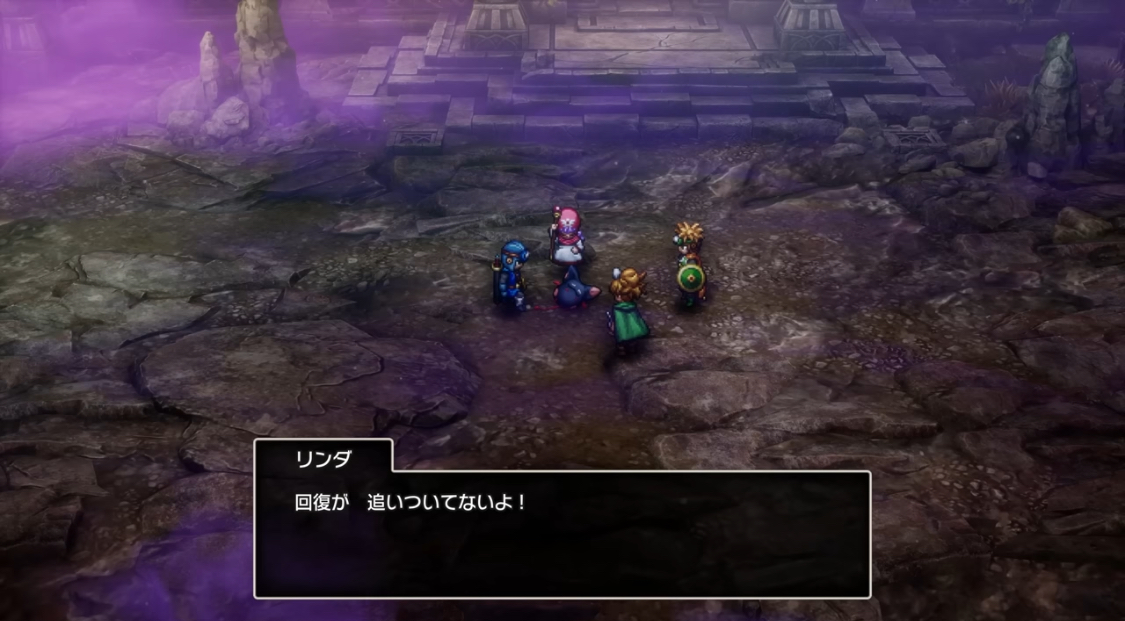Advance Linda's dialogue message box
Image resolution: width=1125 pixels, height=621 pixels.
point(561,534)
